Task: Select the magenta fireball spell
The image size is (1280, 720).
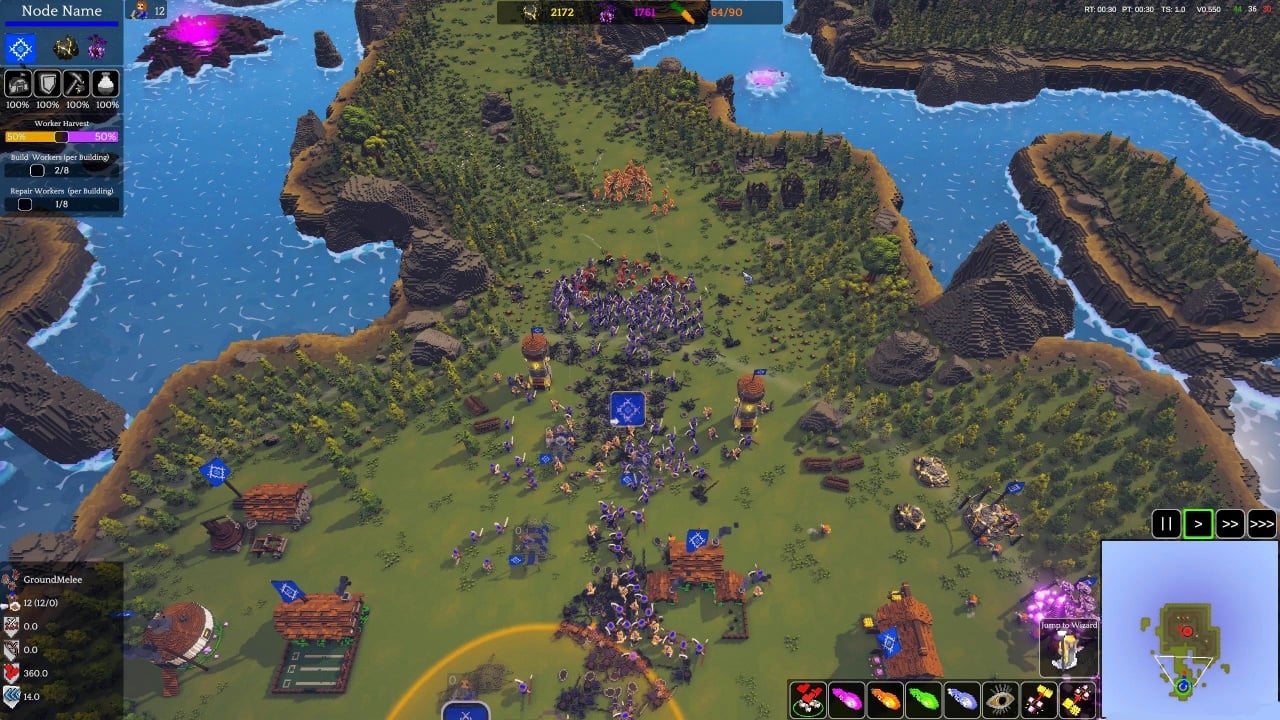Action: coord(846,698)
